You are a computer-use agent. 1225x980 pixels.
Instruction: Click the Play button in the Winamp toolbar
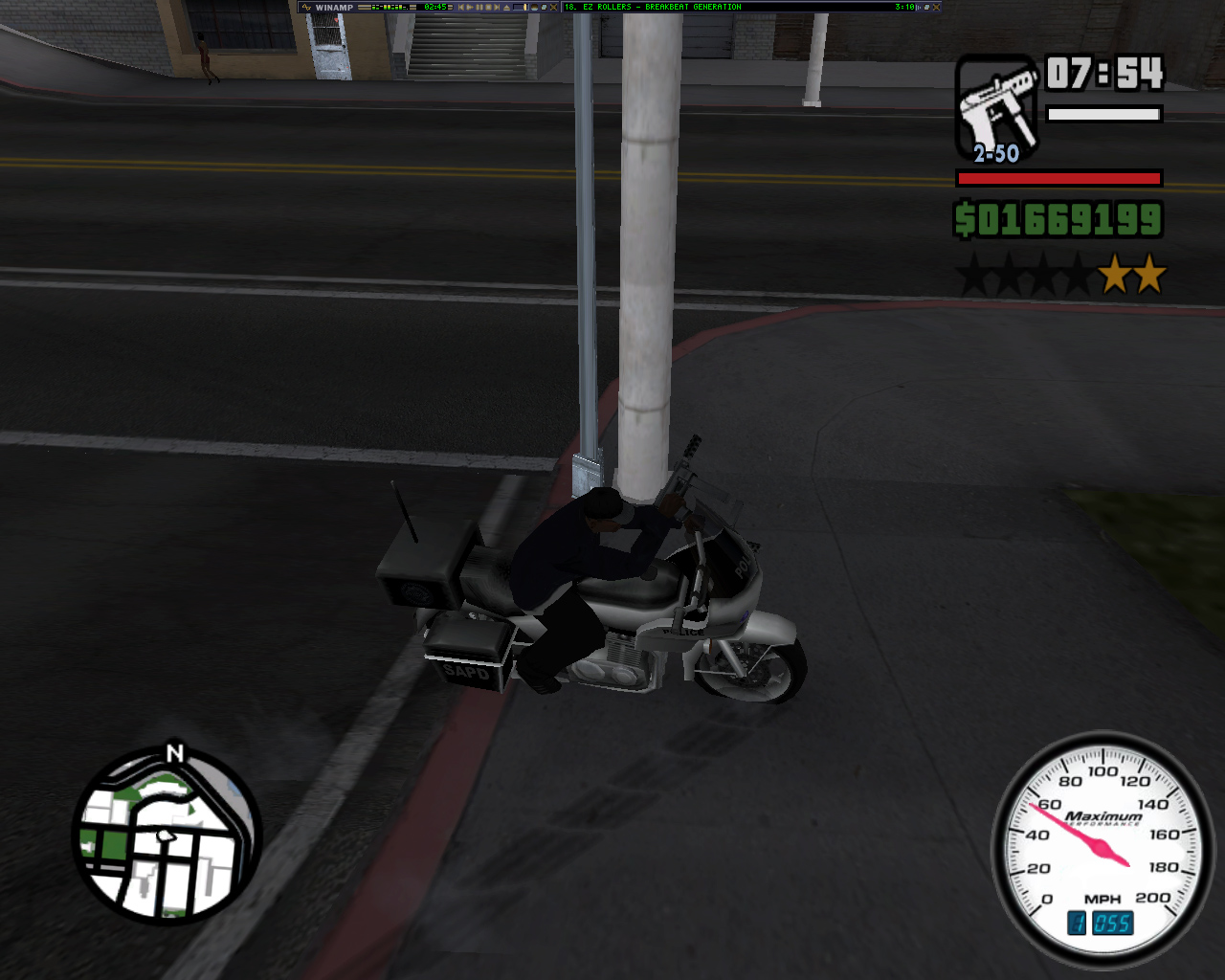point(471,7)
